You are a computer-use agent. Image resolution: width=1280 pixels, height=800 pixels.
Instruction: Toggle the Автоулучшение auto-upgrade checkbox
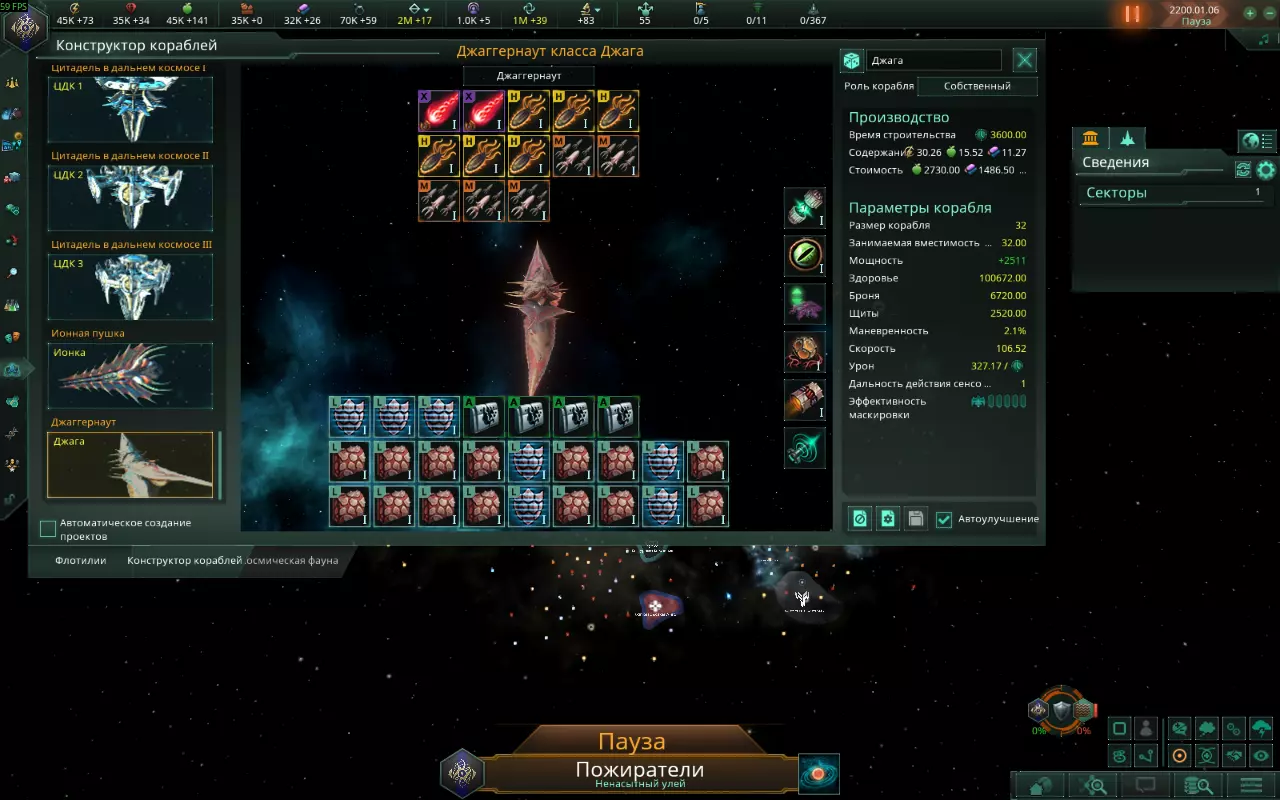944,519
